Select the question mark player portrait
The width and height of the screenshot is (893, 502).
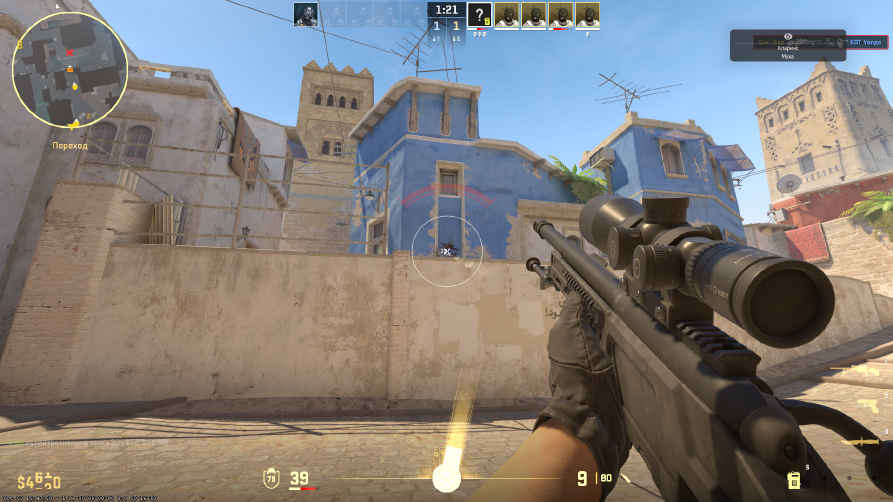point(480,14)
